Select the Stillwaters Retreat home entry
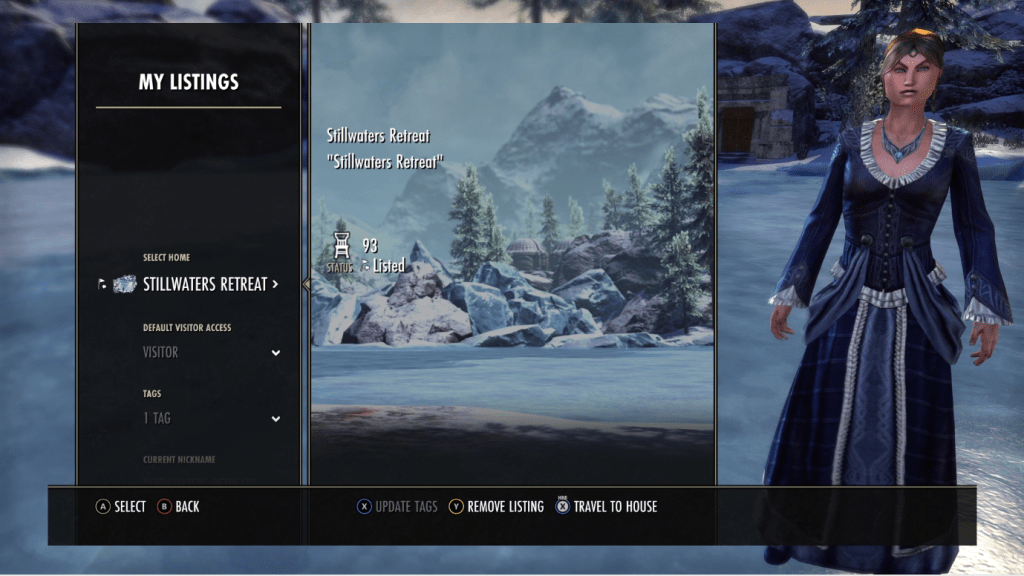1024x576 pixels. (x=204, y=285)
